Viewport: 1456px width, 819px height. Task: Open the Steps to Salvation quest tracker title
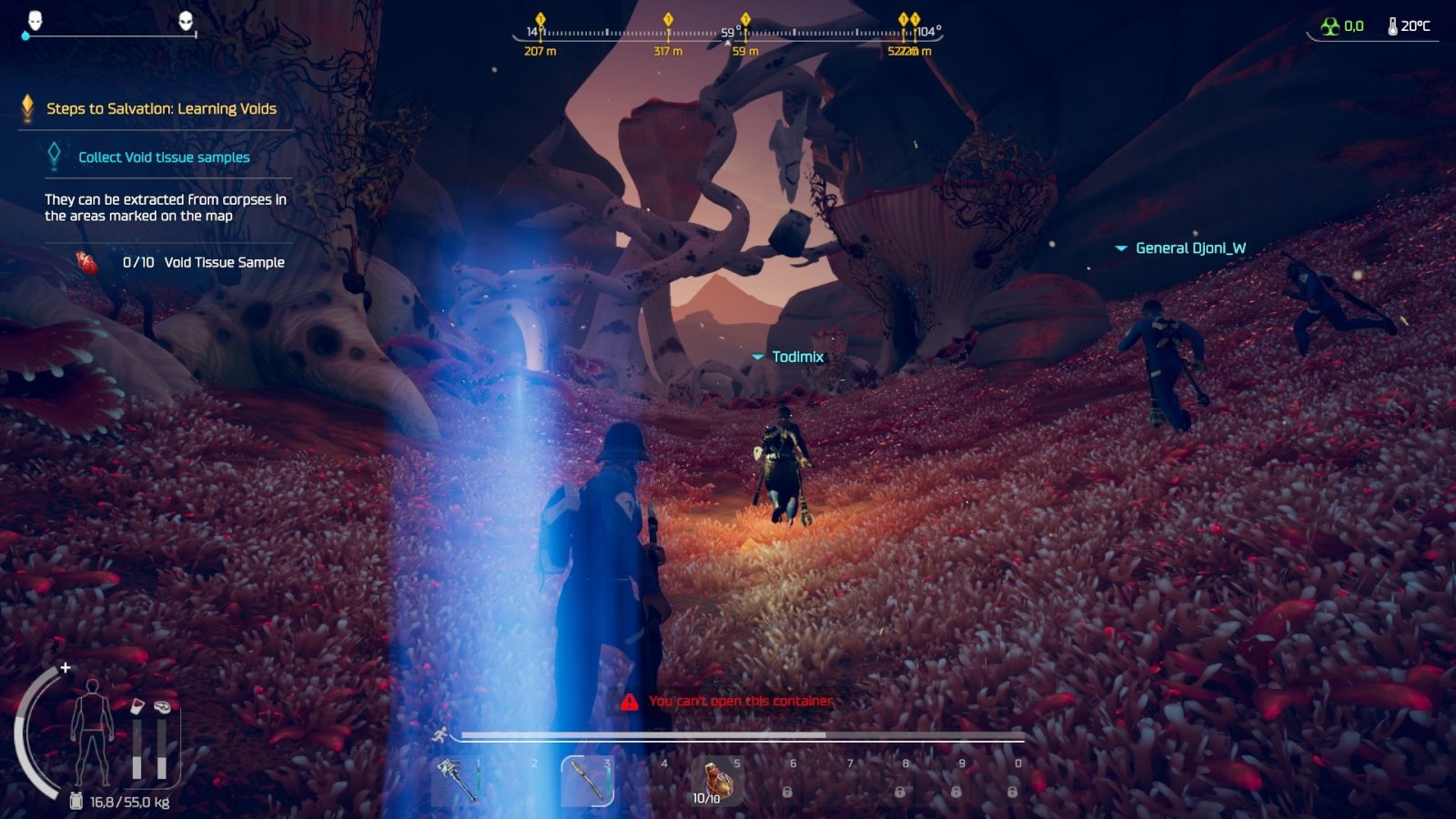tap(161, 109)
